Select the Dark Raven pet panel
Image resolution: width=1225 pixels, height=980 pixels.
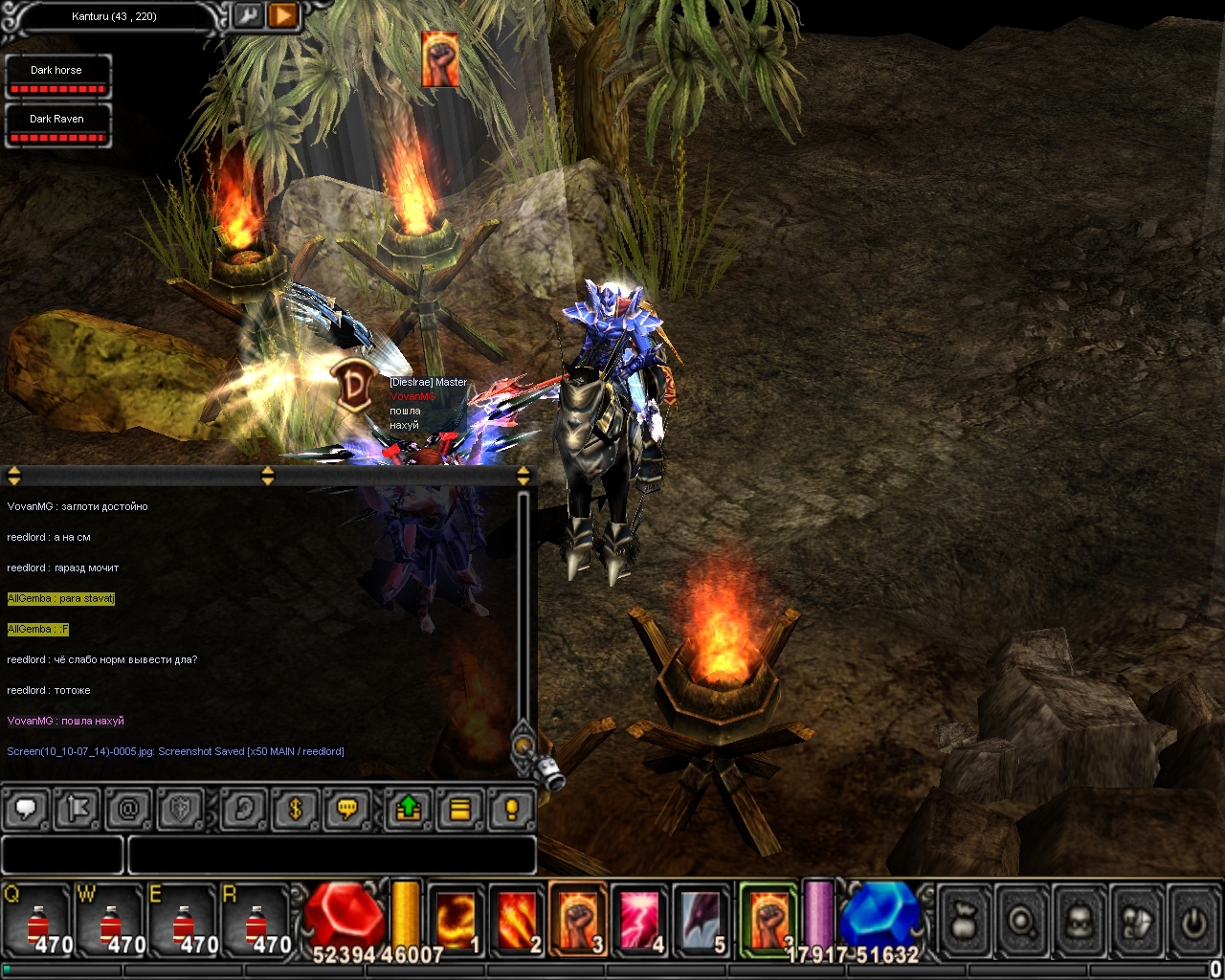click(x=57, y=125)
